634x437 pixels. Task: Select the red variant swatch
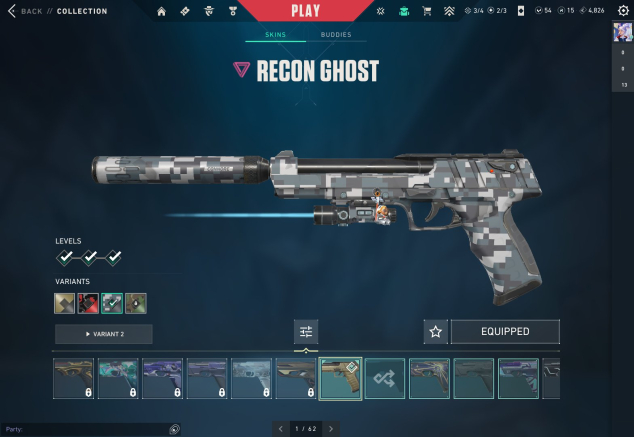(x=89, y=303)
